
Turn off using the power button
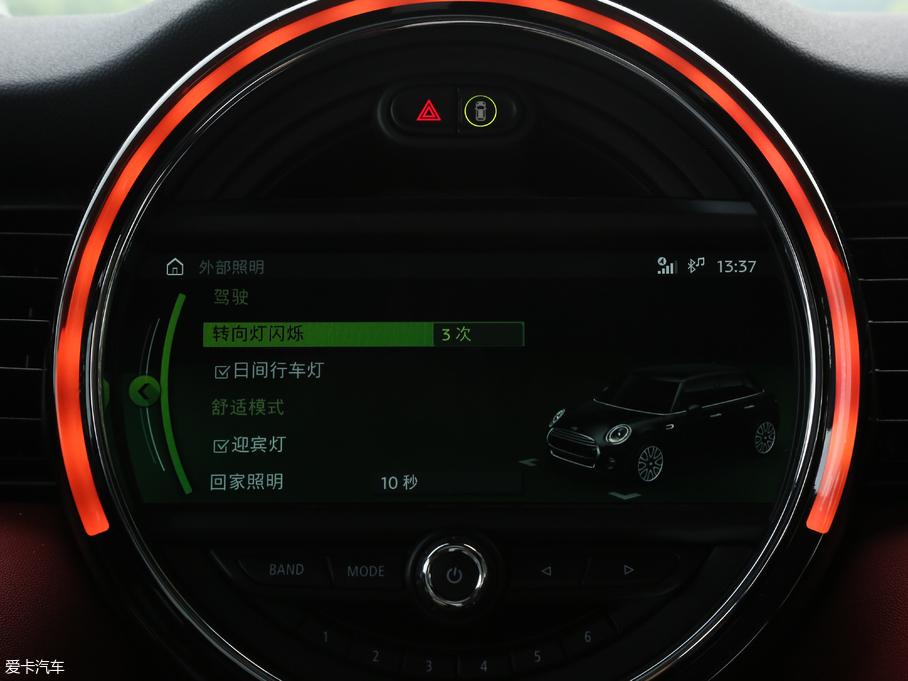point(455,574)
